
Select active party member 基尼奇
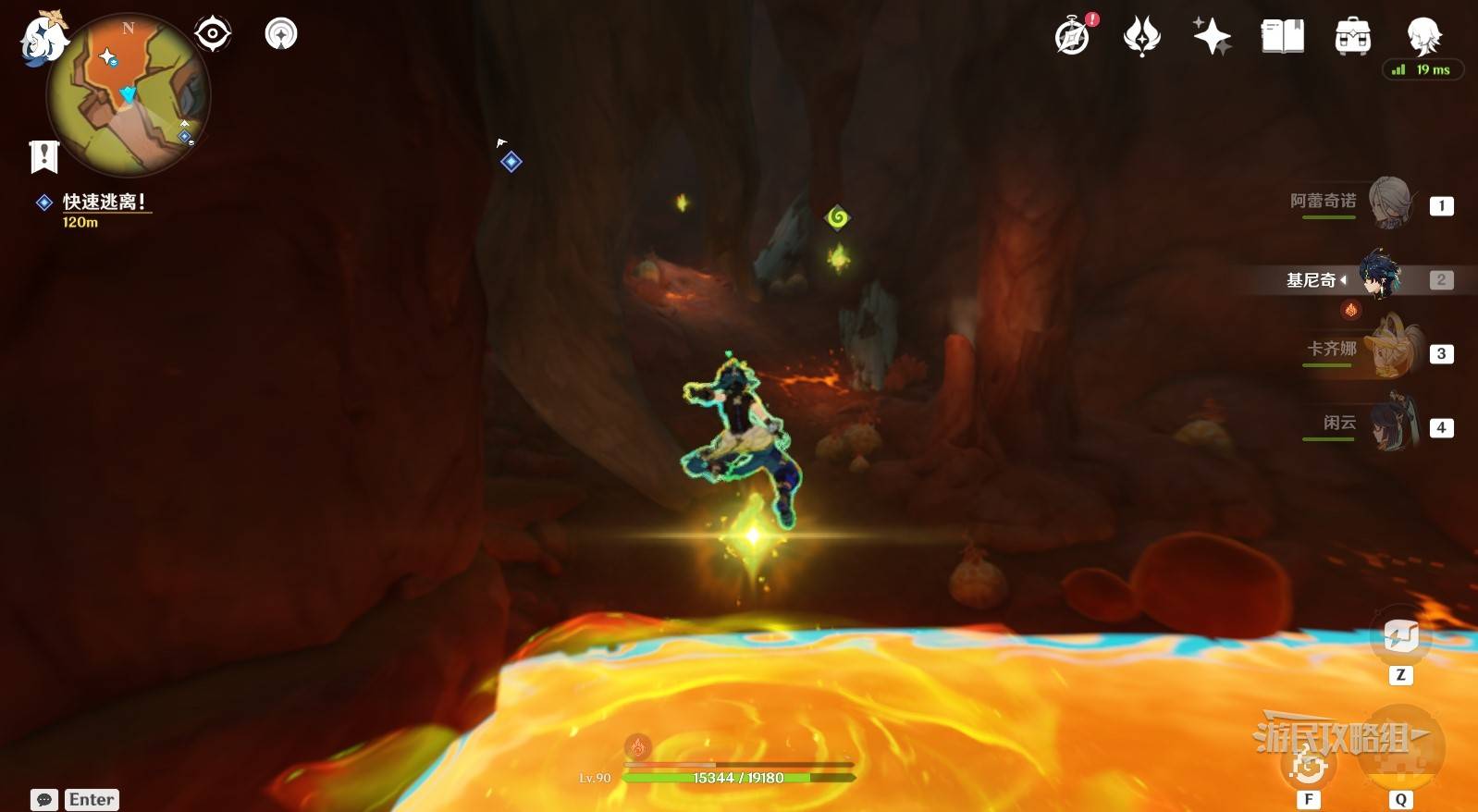pos(1379,277)
